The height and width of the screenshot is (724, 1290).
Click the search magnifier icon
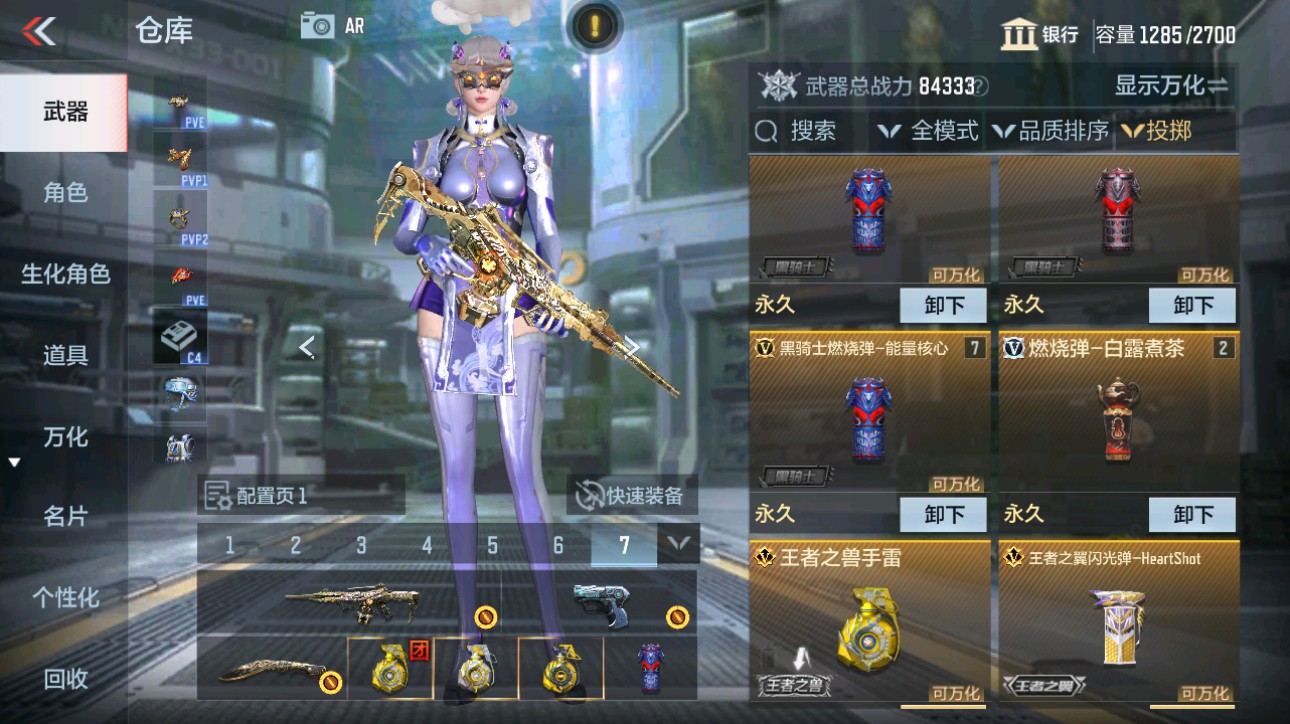[765, 130]
